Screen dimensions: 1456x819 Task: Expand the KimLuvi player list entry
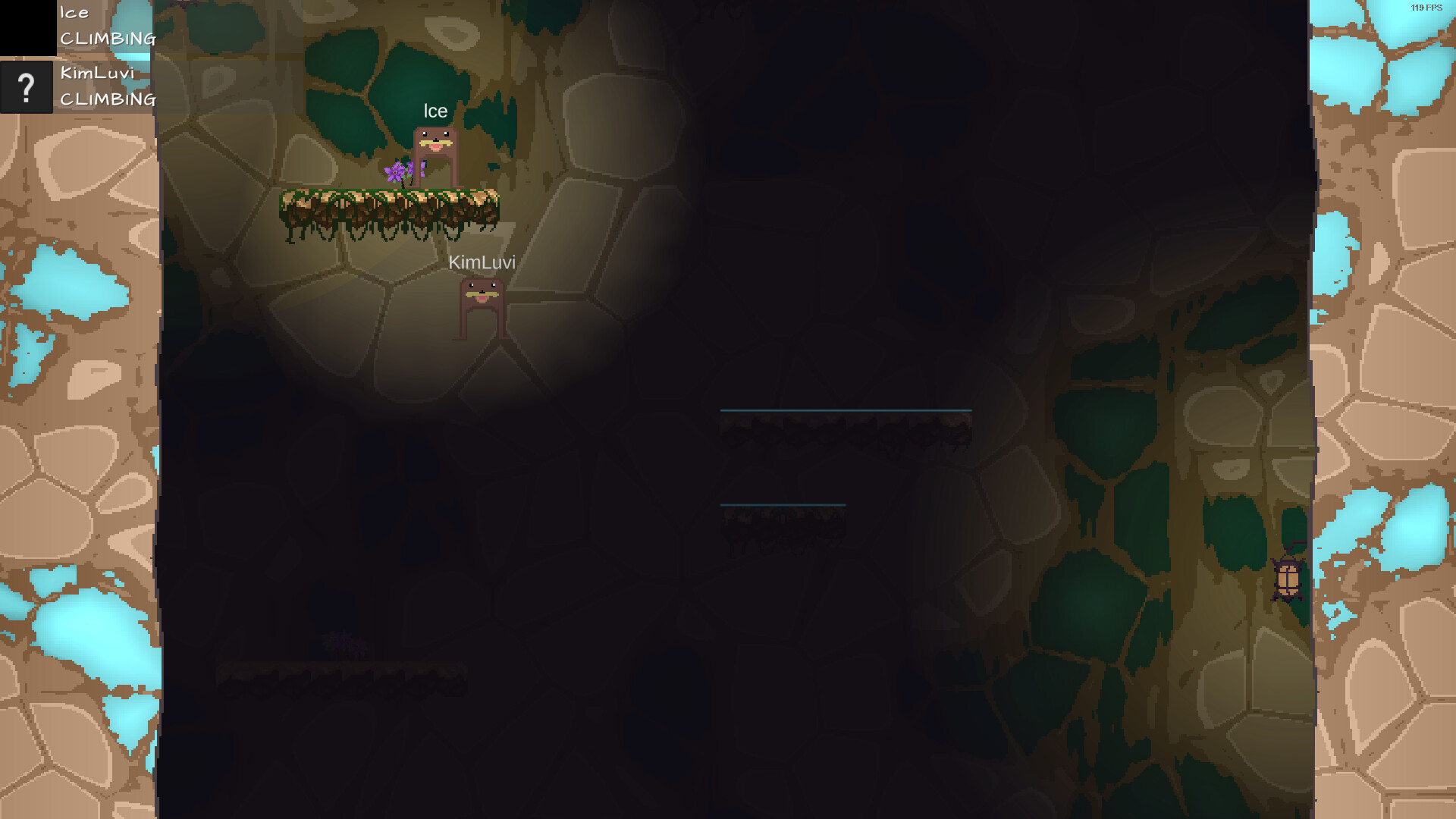[97, 74]
